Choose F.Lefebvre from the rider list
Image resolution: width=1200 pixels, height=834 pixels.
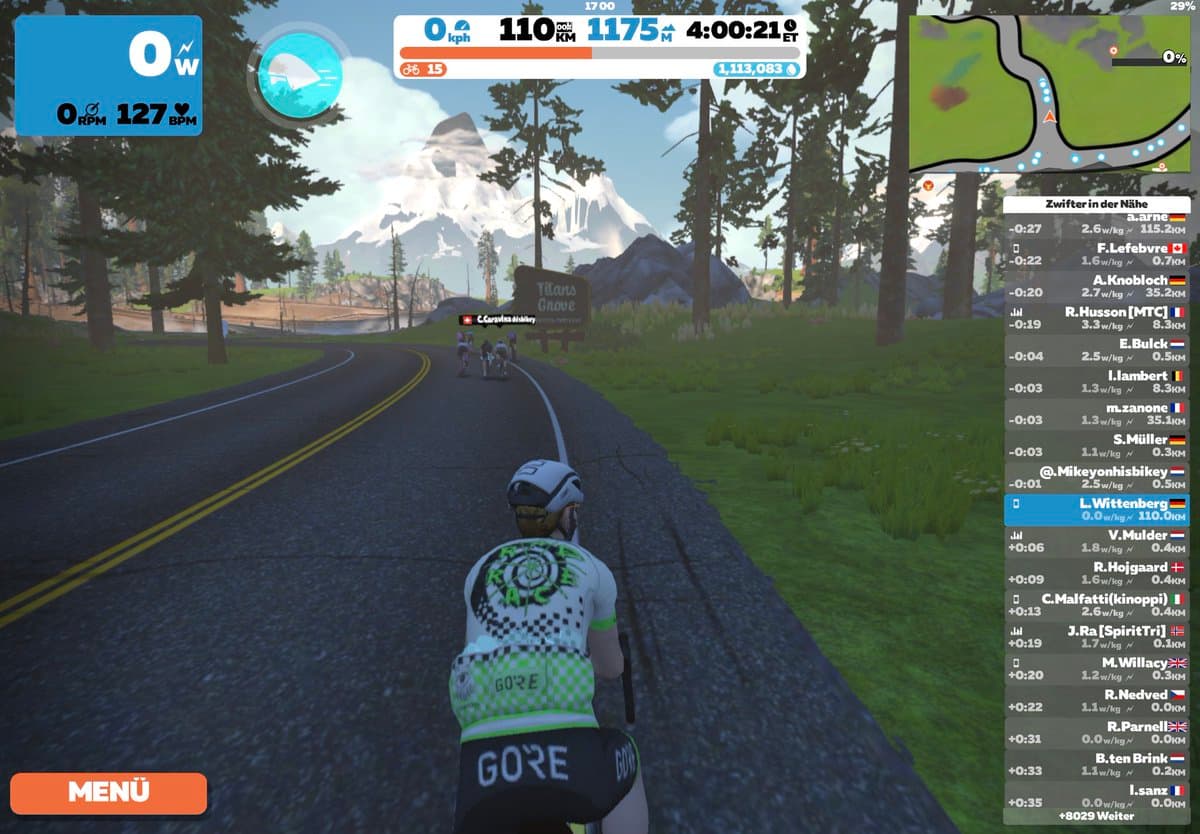click(x=1096, y=254)
